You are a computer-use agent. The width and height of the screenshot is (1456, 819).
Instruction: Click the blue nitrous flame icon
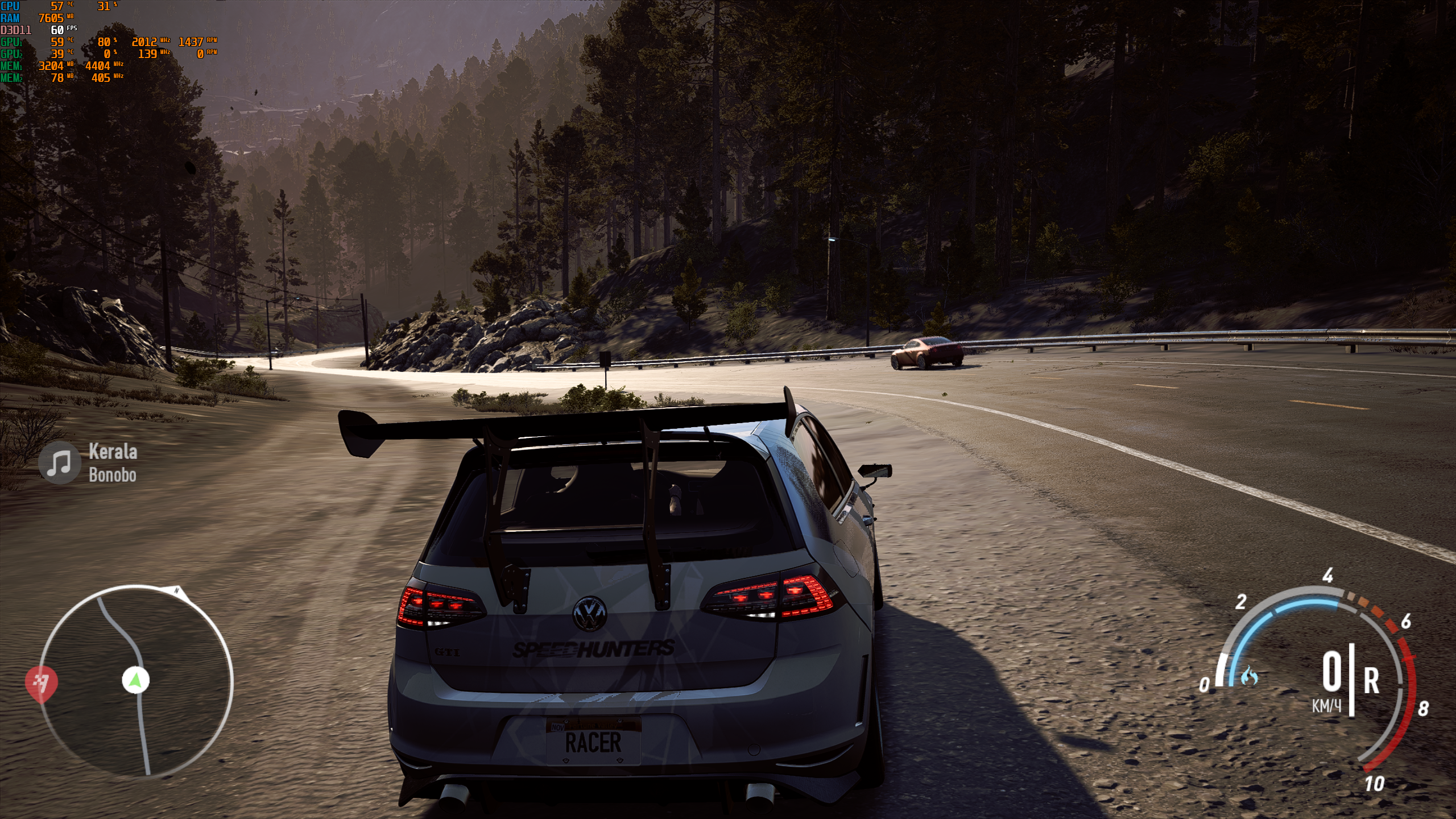pos(1250,676)
